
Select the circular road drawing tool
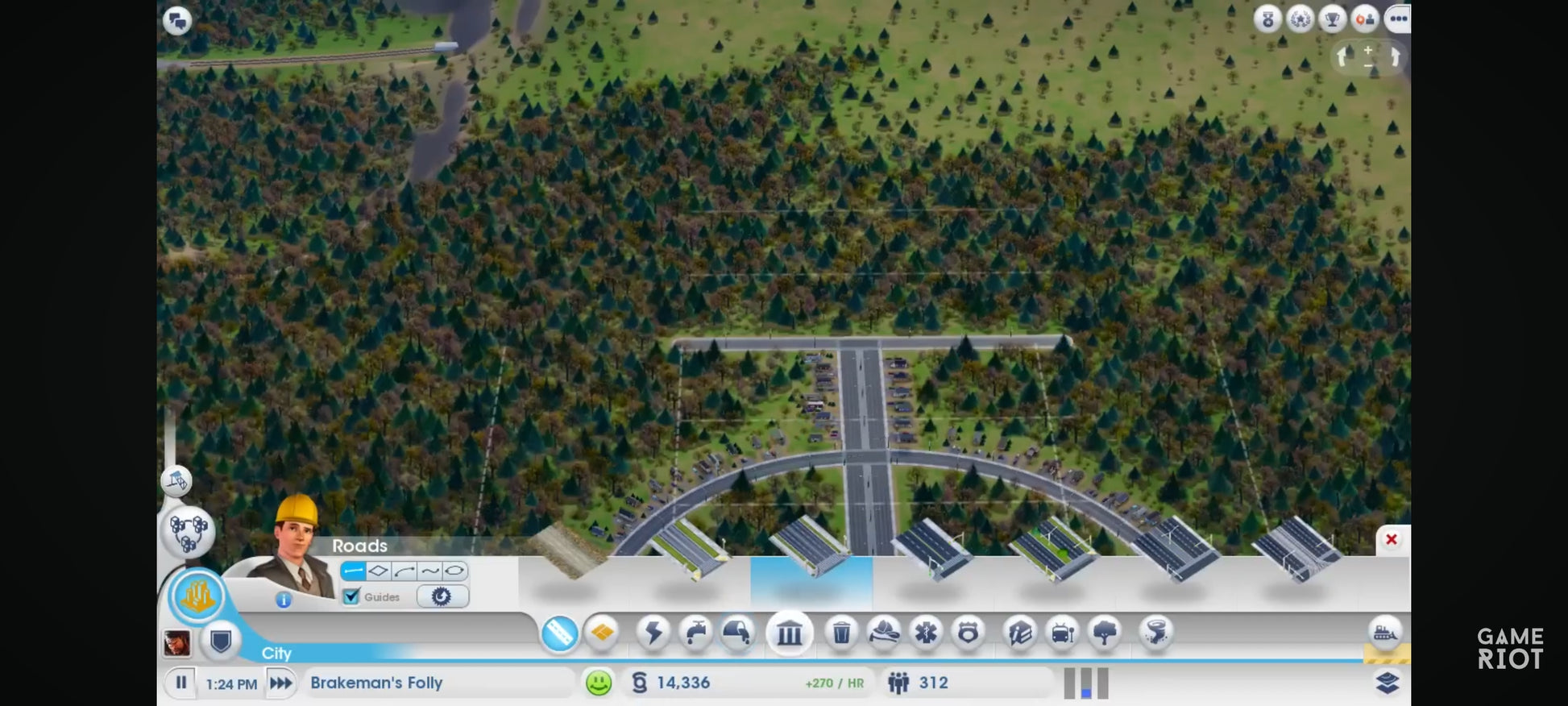[454, 571]
